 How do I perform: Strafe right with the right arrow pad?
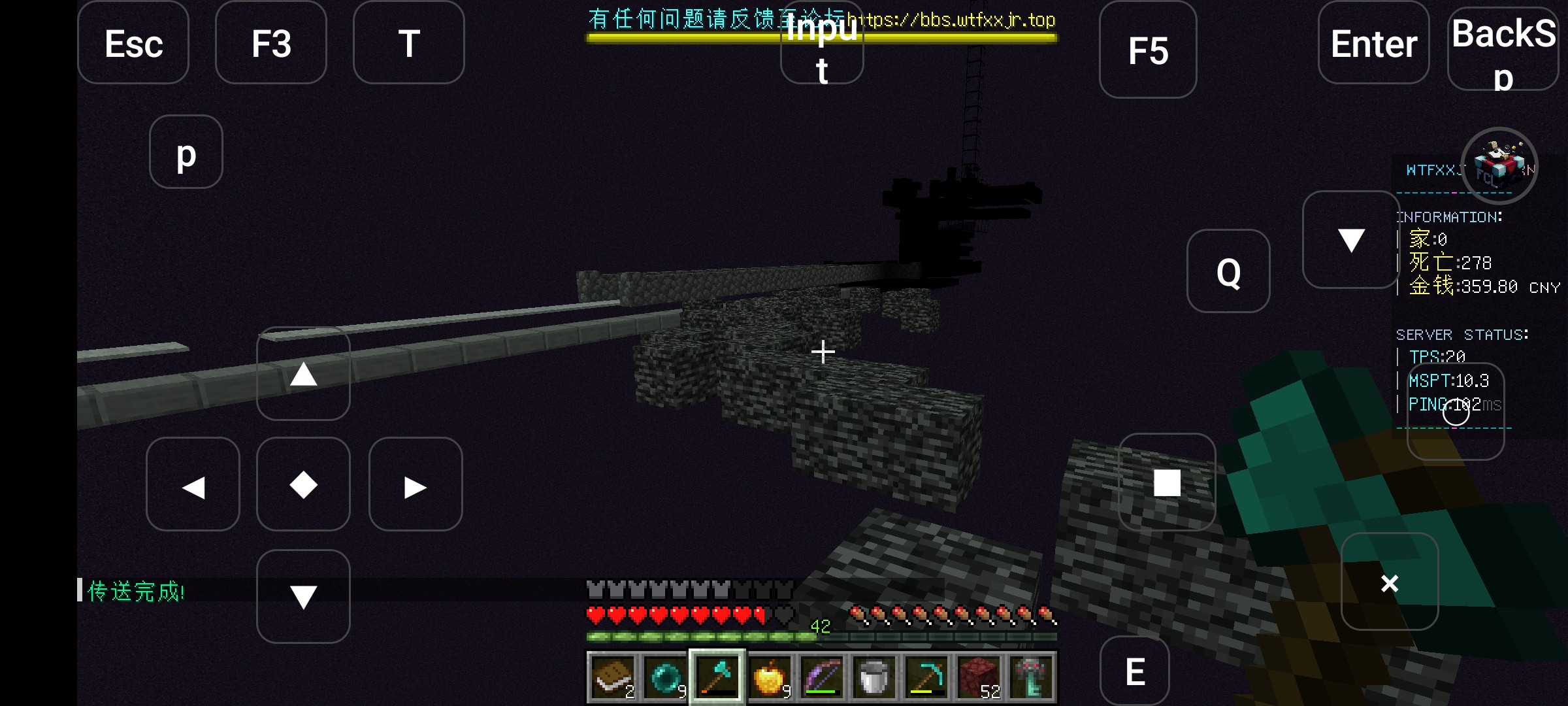pyautogui.click(x=416, y=484)
